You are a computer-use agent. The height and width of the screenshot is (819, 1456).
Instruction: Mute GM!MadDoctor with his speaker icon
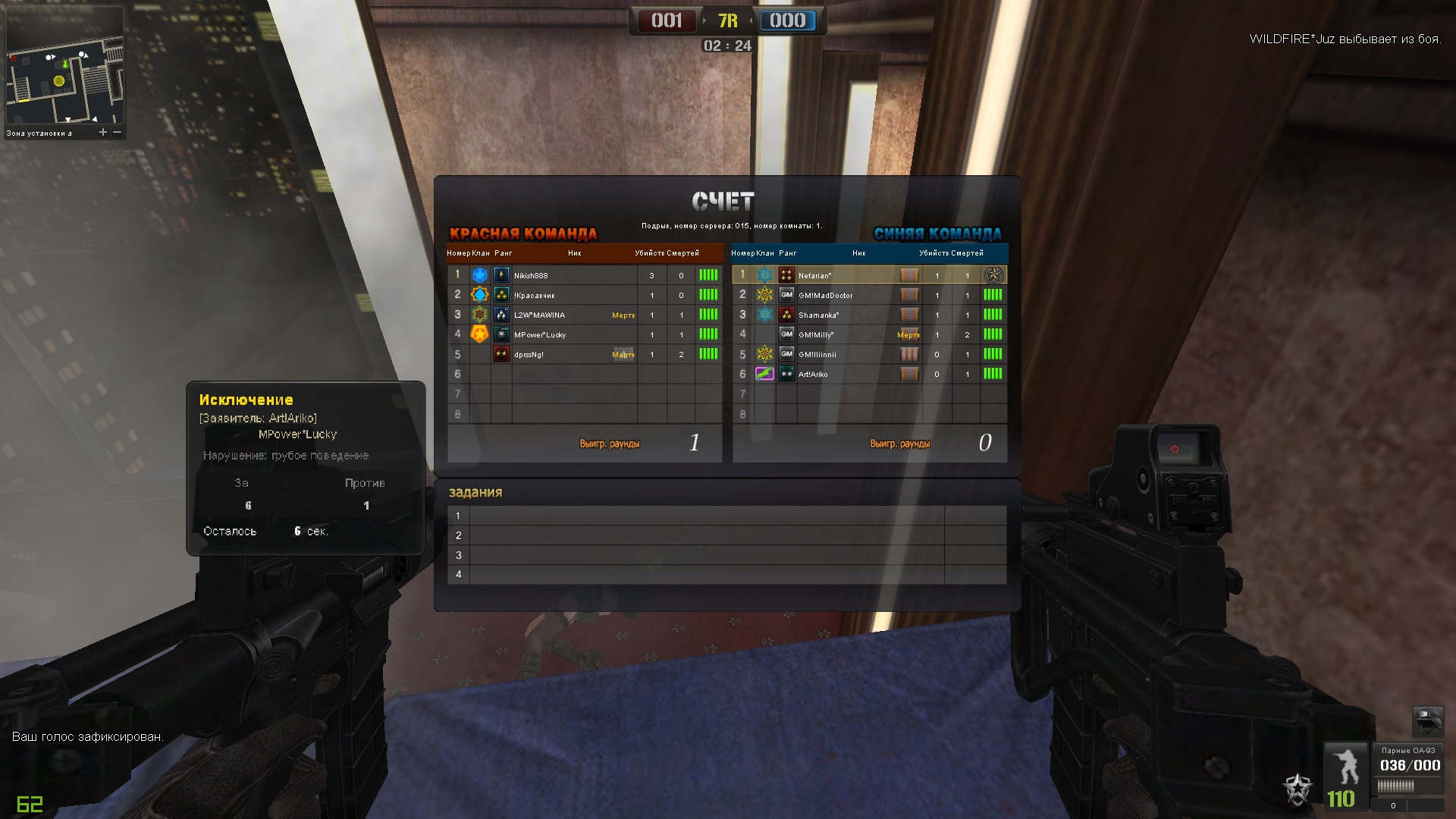click(x=909, y=296)
